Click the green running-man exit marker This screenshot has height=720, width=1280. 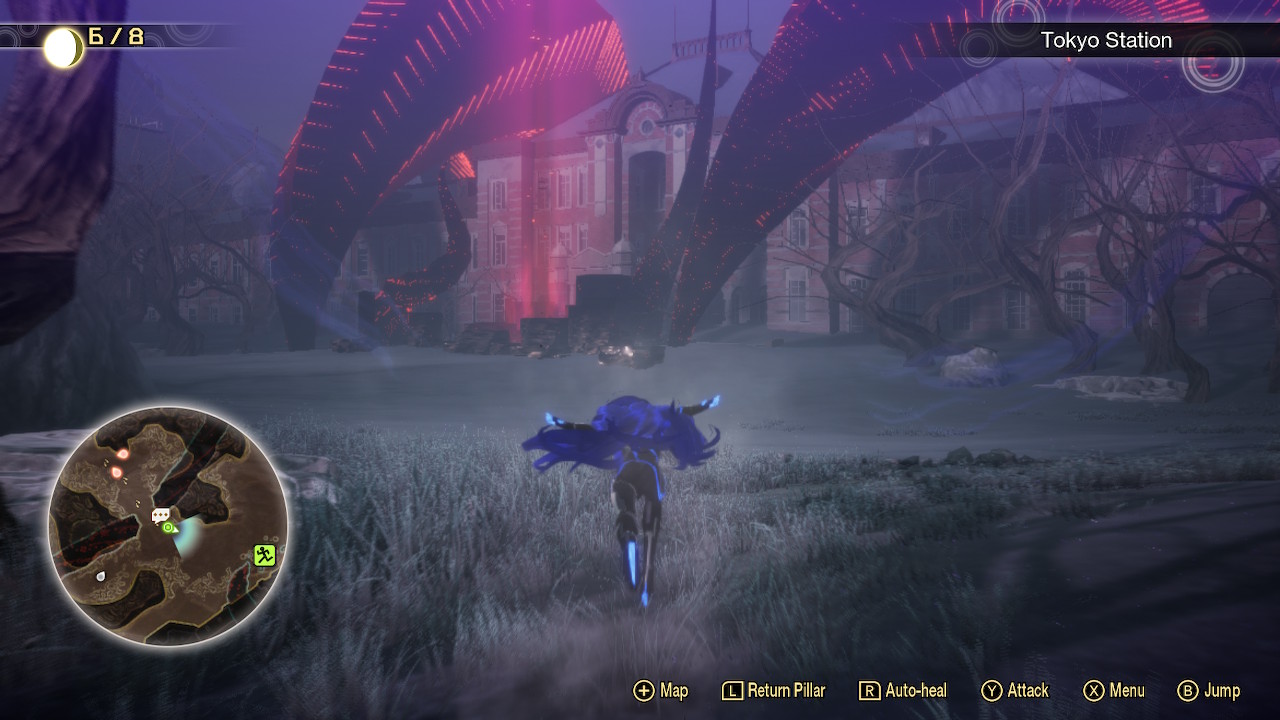click(264, 555)
